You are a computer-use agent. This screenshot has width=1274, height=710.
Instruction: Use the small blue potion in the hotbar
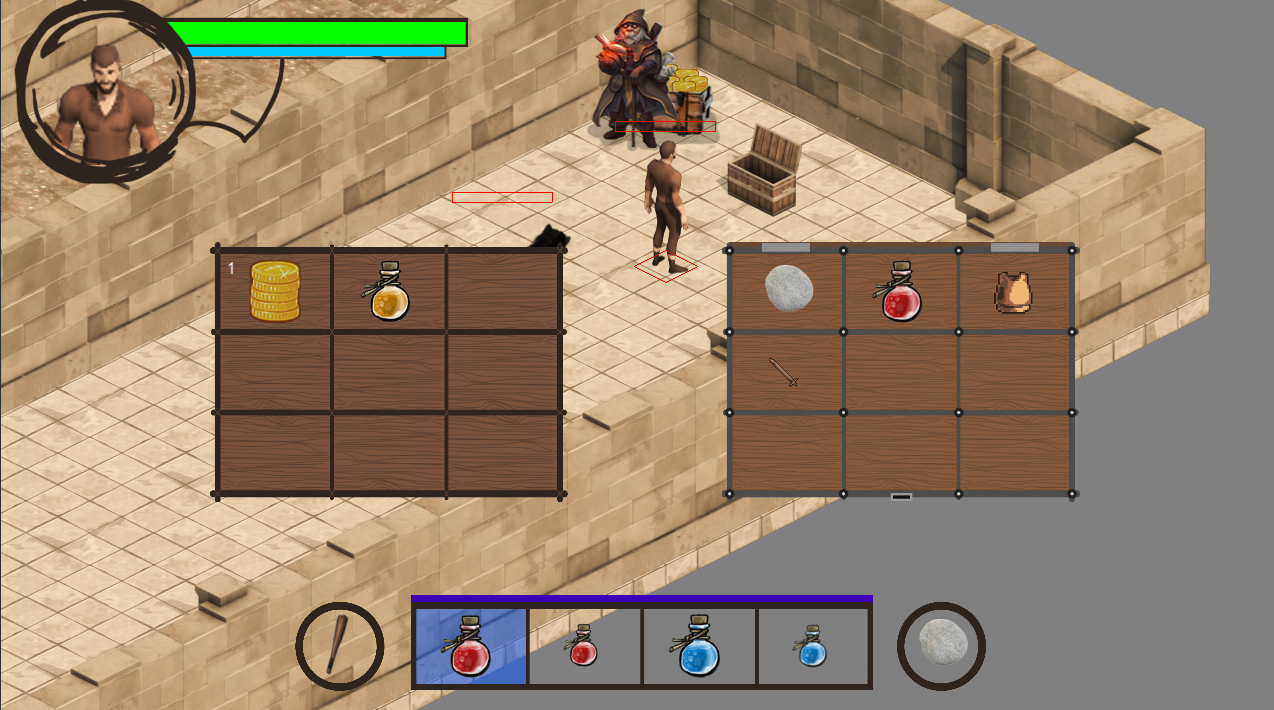[x=812, y=646]
